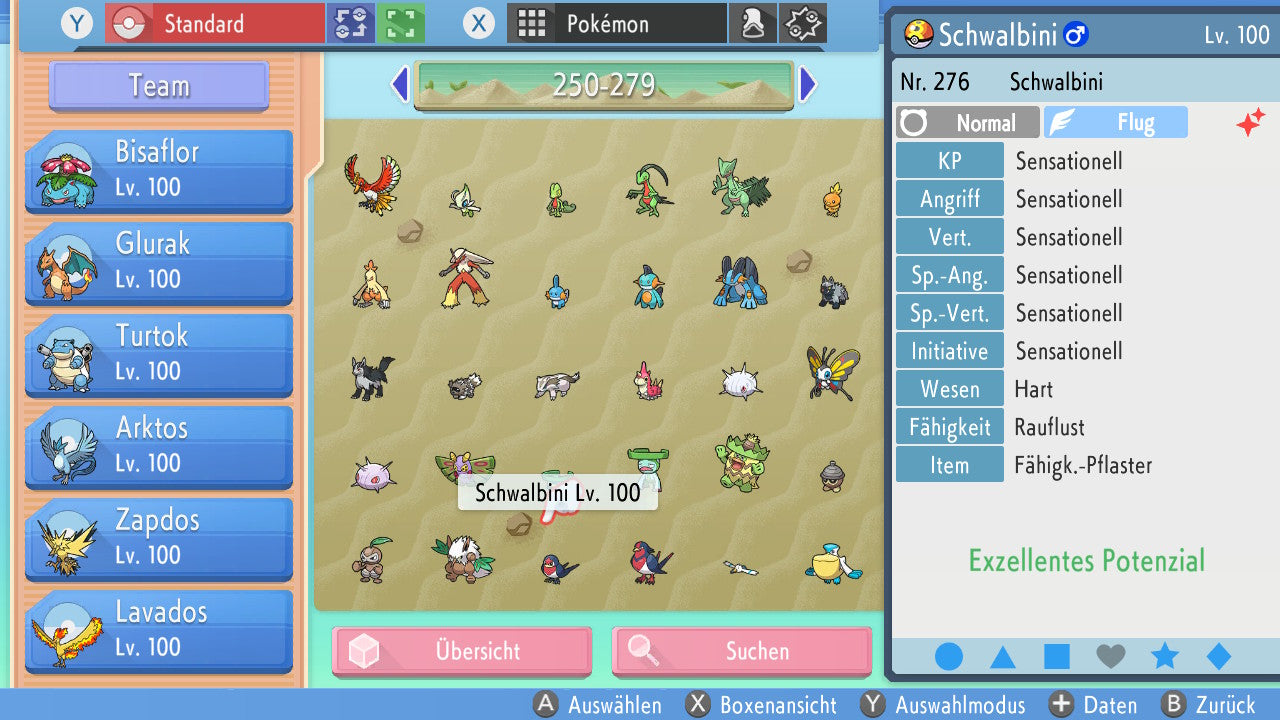
Task: Toggle the heart marking
Action: click(x=1111, y=657)
